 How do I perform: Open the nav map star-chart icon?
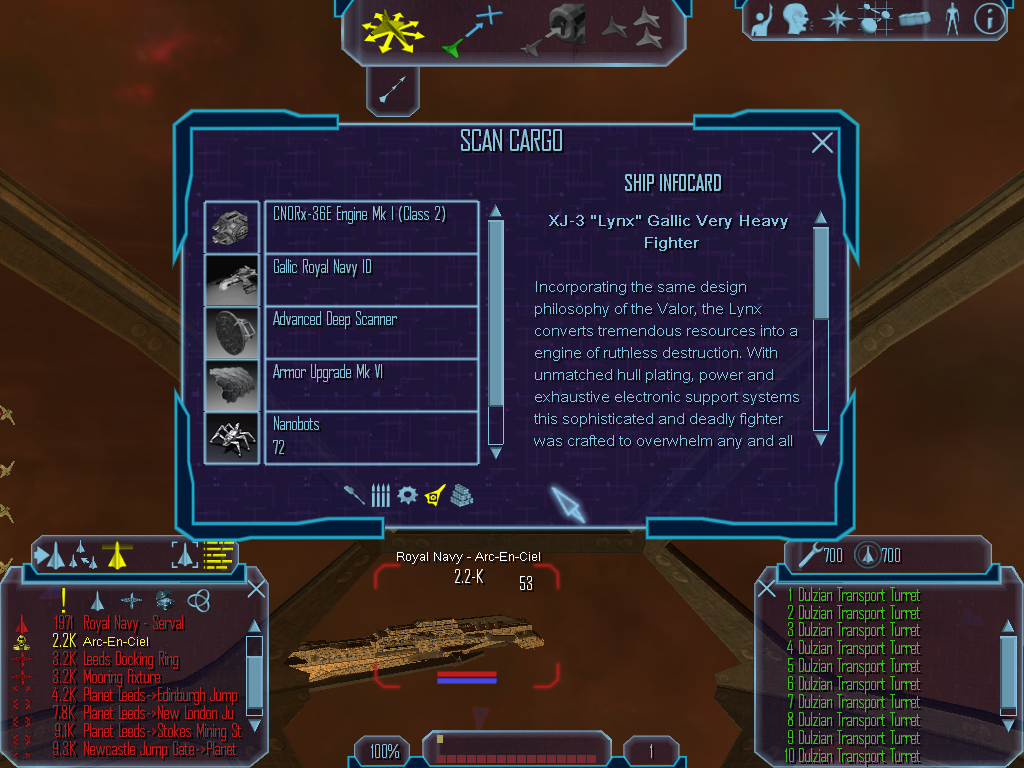(874, 18)
